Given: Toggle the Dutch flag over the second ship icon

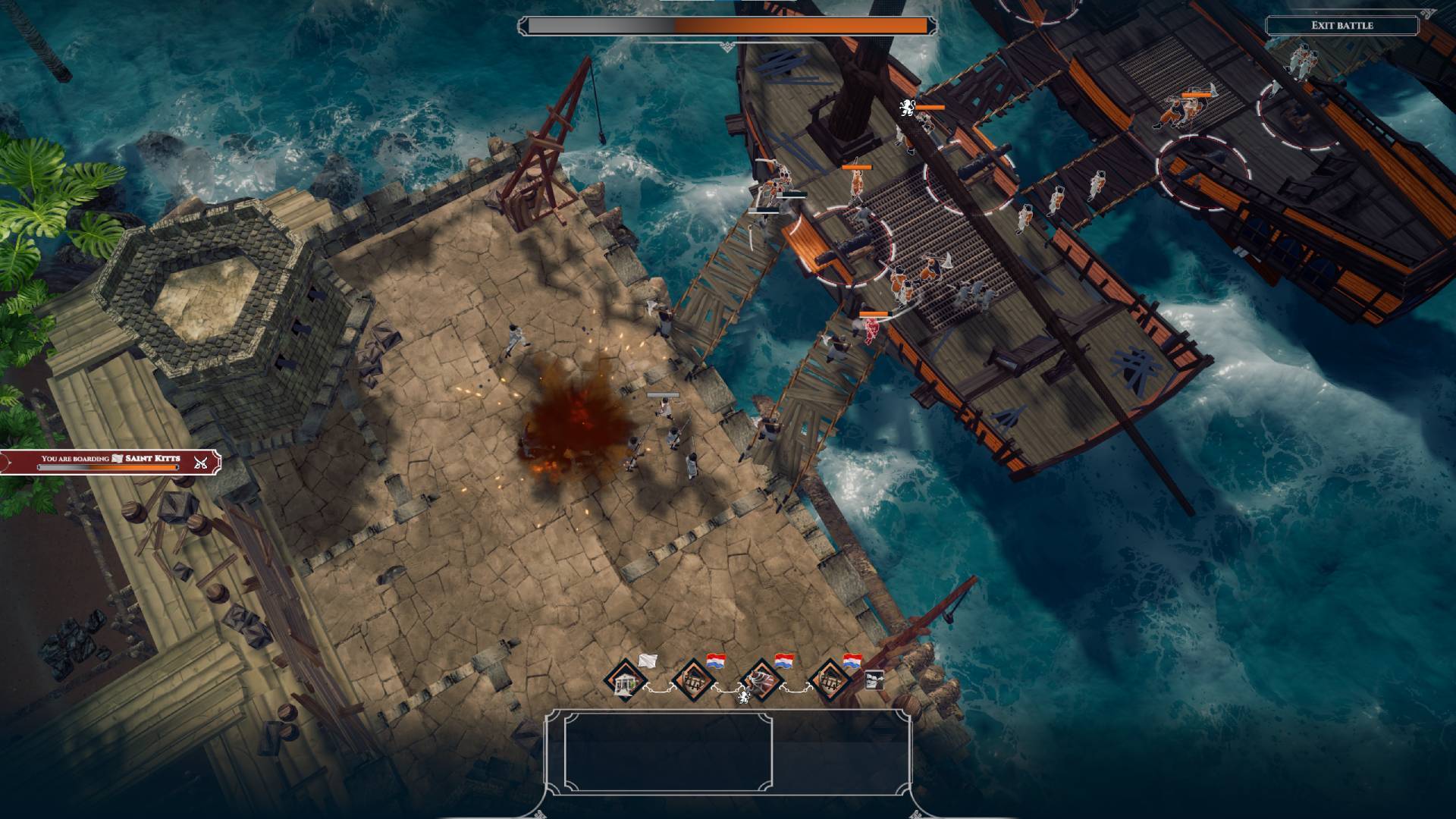Looking at the screenshot, I should pos(715,661).
